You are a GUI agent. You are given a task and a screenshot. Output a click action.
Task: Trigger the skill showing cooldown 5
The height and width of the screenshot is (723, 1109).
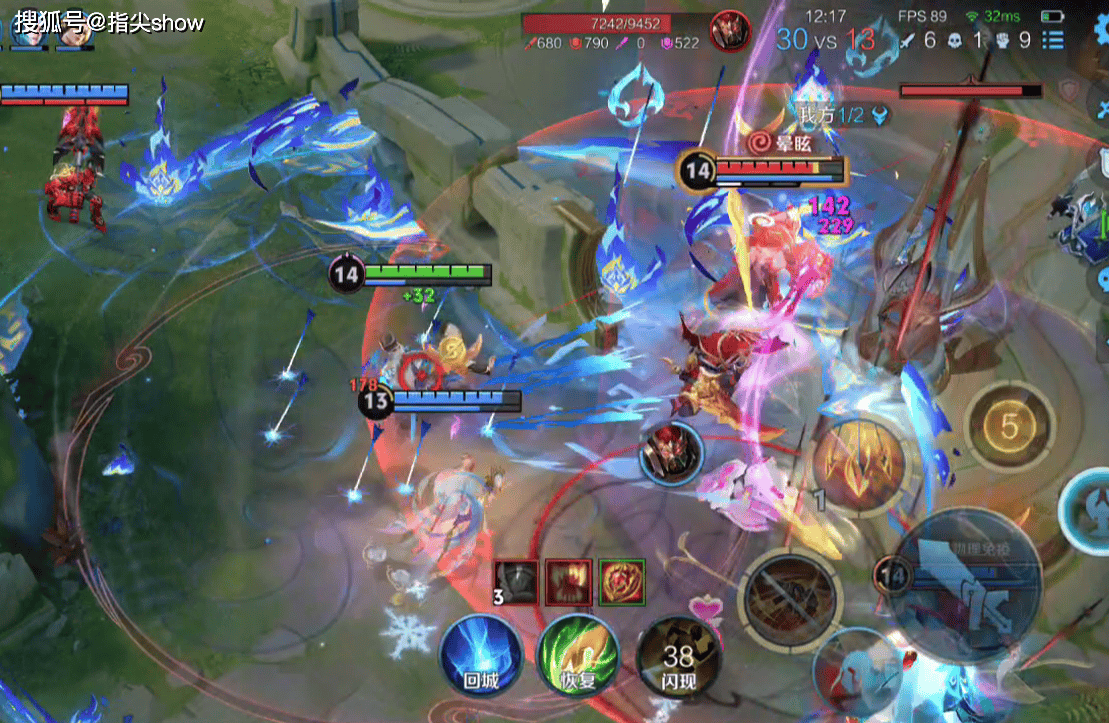(x=1009, y=427)
